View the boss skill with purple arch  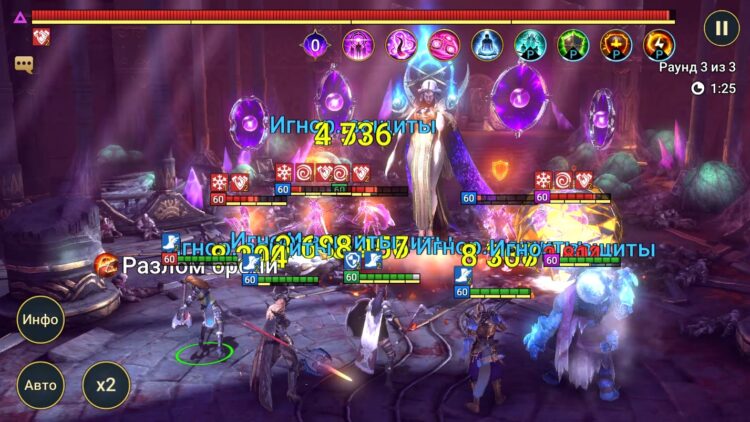coord(358,44)
